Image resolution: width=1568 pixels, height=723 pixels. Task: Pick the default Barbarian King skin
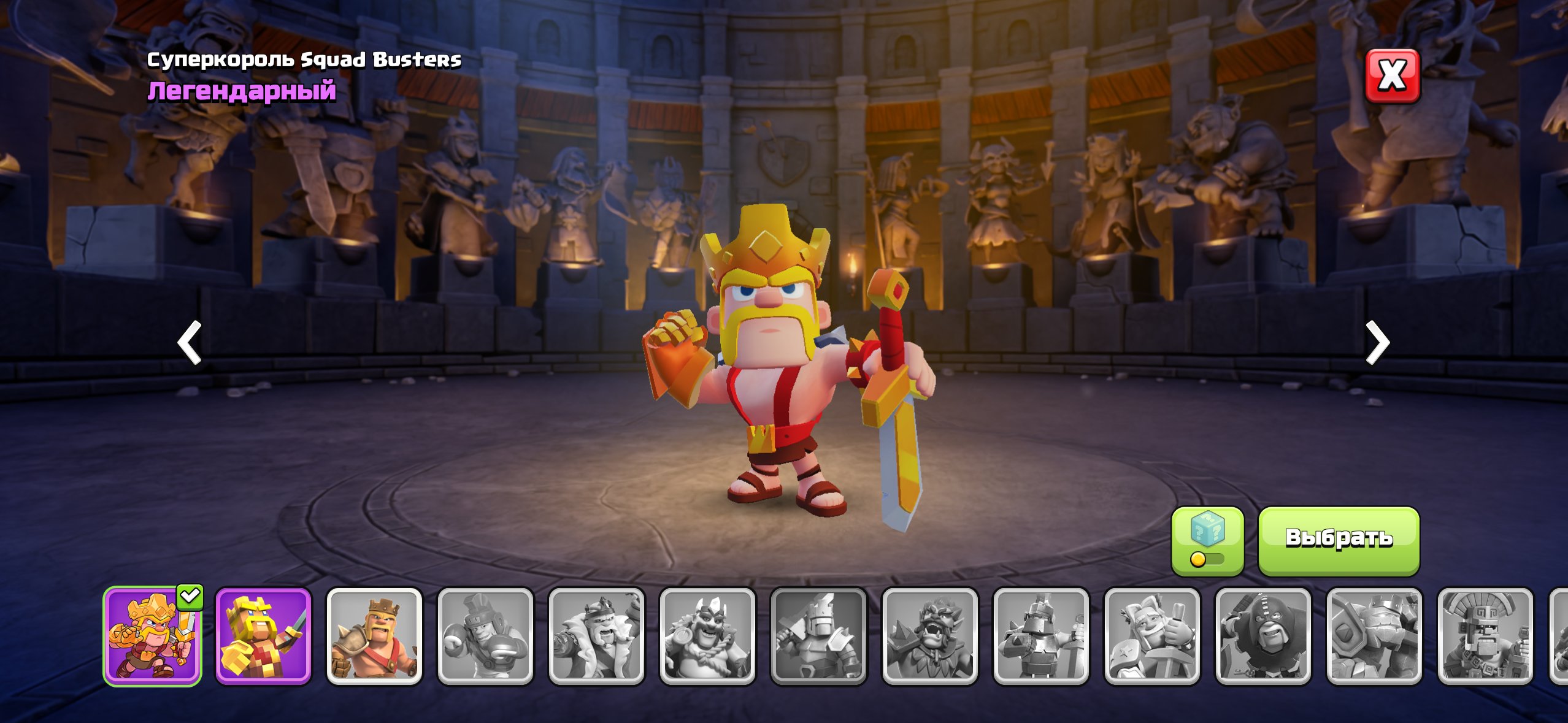pyautogui.click(x=374, y=636)
